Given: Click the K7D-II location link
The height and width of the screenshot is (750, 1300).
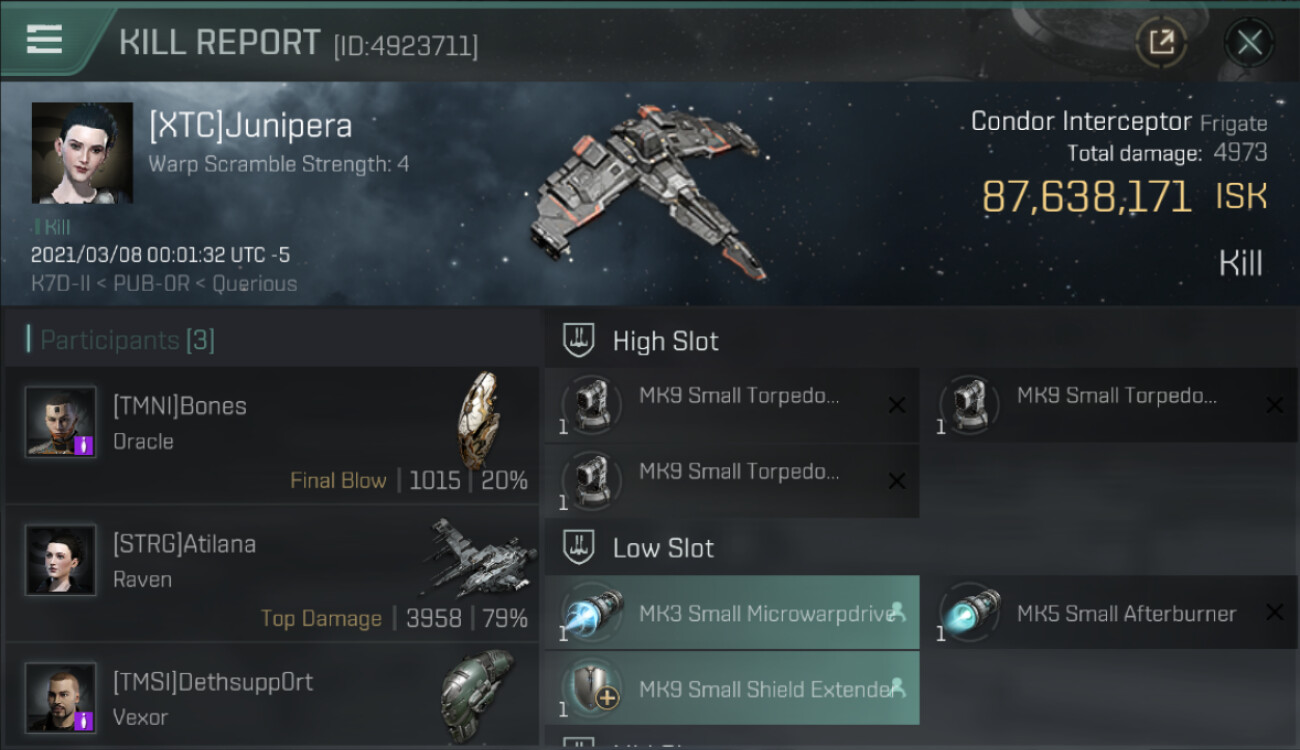Looking at the screenshot, I should click(63, 284).
